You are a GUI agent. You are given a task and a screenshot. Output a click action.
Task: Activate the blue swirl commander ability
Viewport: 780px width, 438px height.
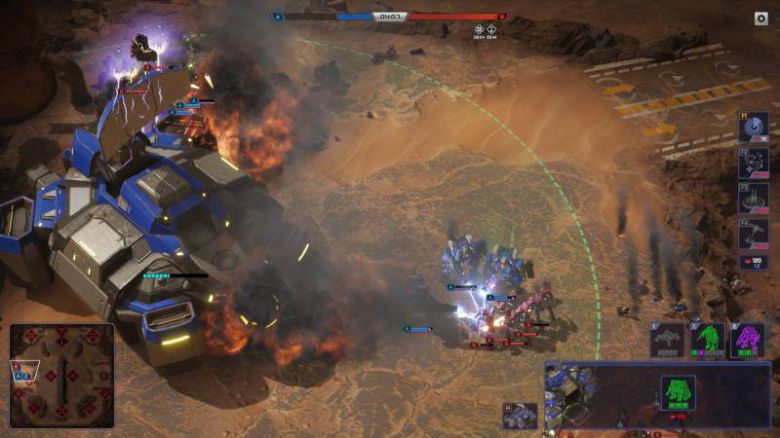(754, 127)
